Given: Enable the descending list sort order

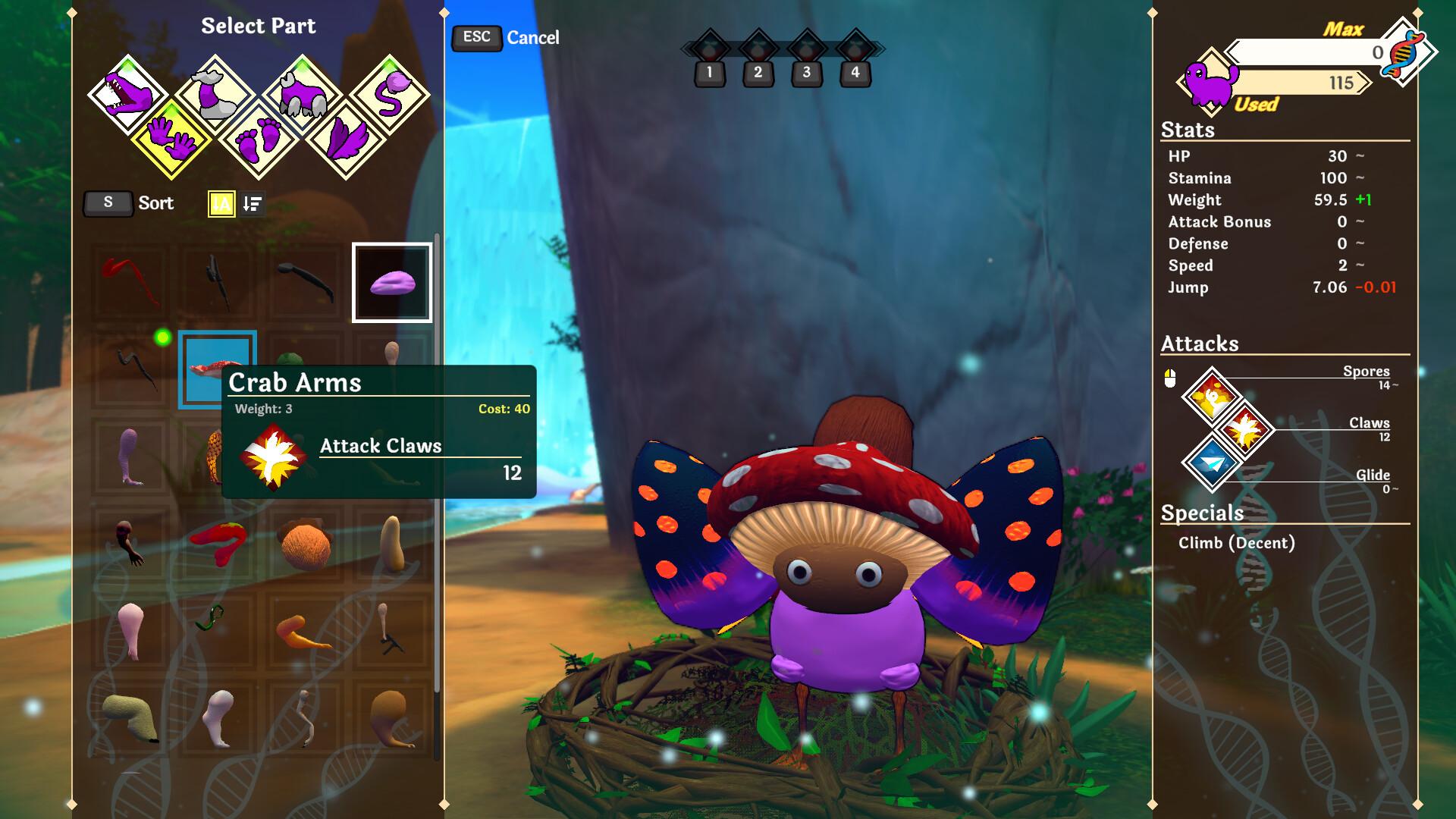Looking at the screenshot, I should 253,202.
